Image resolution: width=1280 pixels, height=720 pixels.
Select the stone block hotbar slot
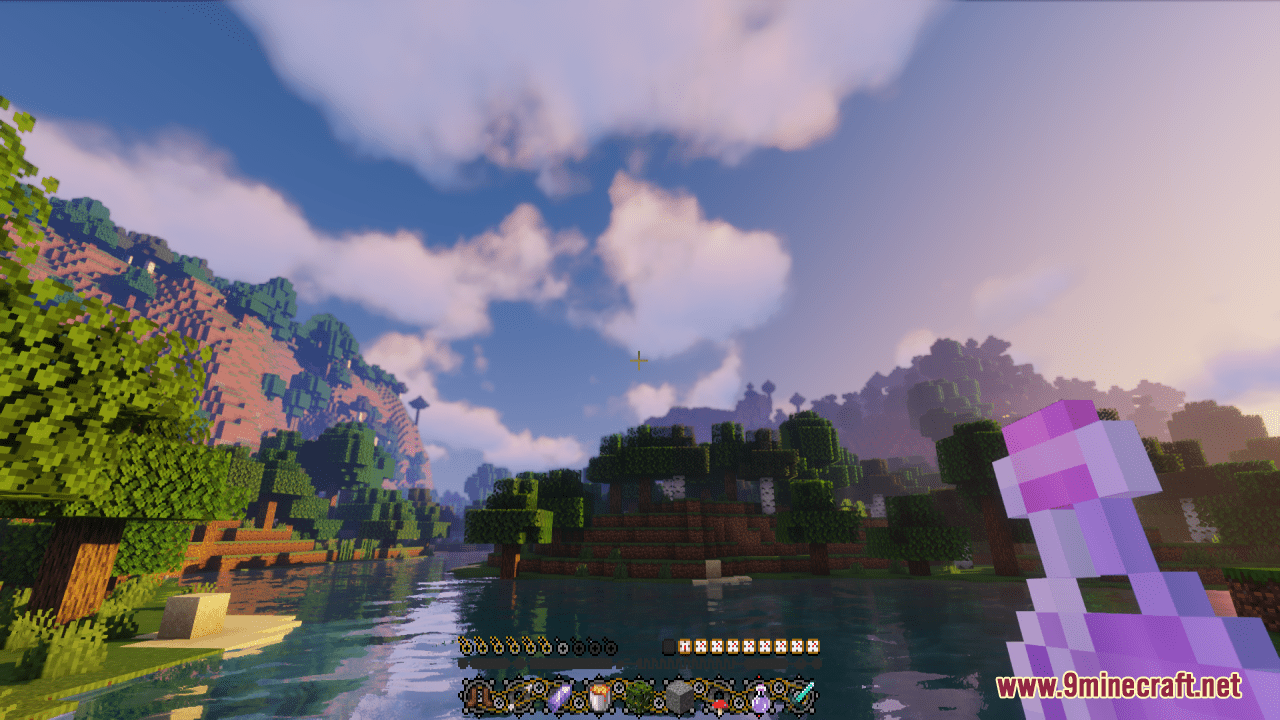click(677, 697)
